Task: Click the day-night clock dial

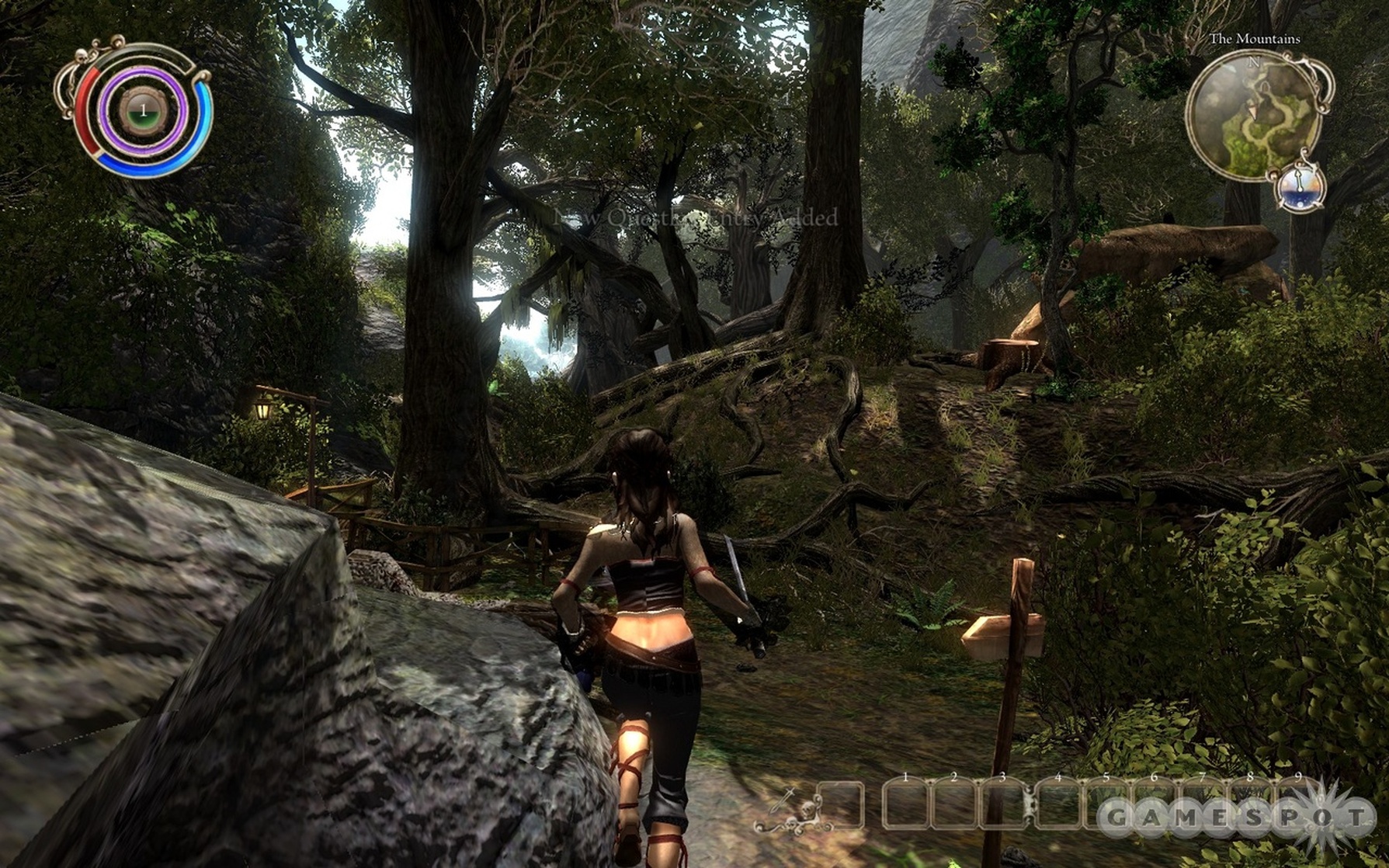Action: (x=1300, y=189)
